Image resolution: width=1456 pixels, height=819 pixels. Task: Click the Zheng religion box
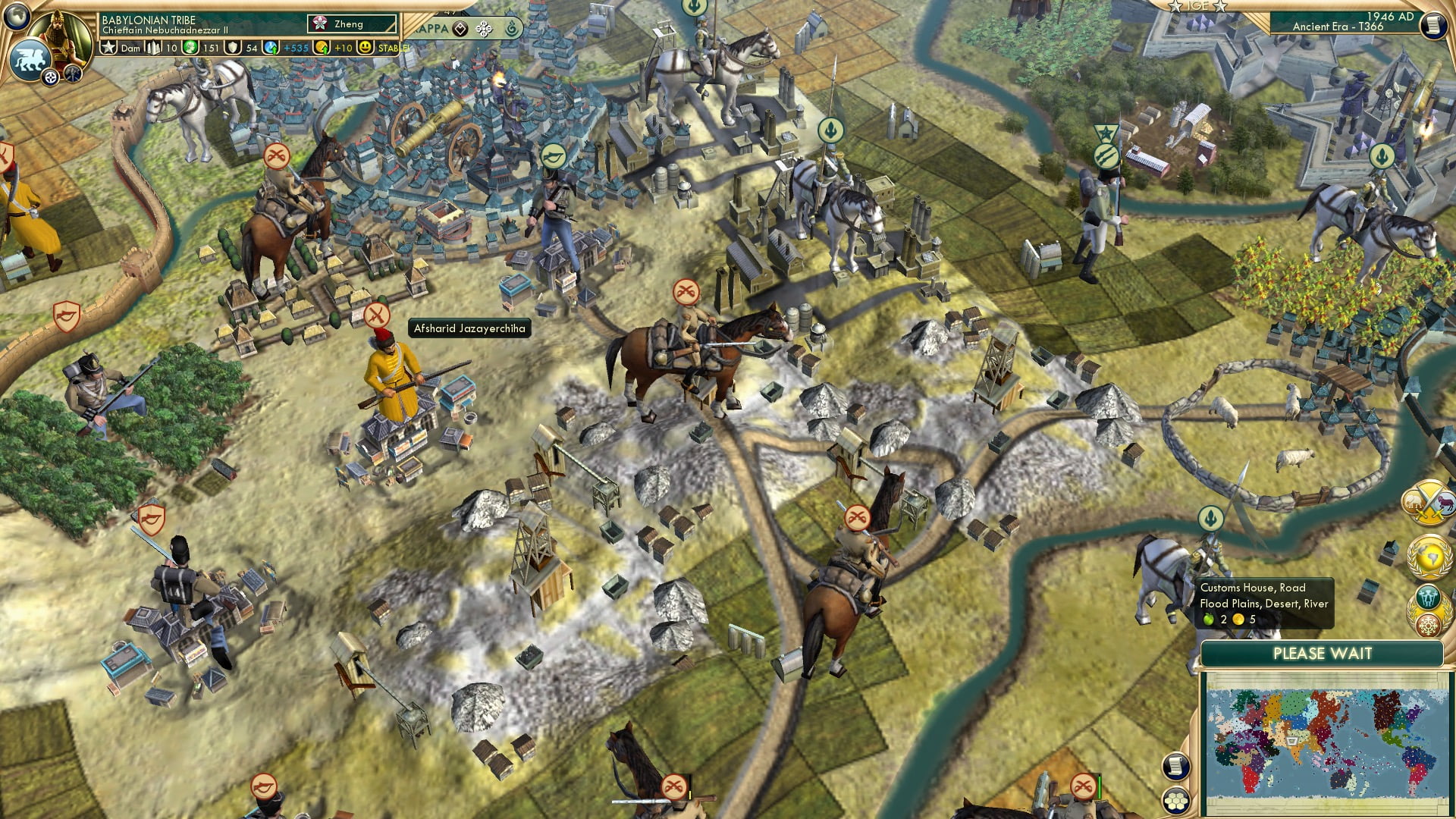click(351, 24)
